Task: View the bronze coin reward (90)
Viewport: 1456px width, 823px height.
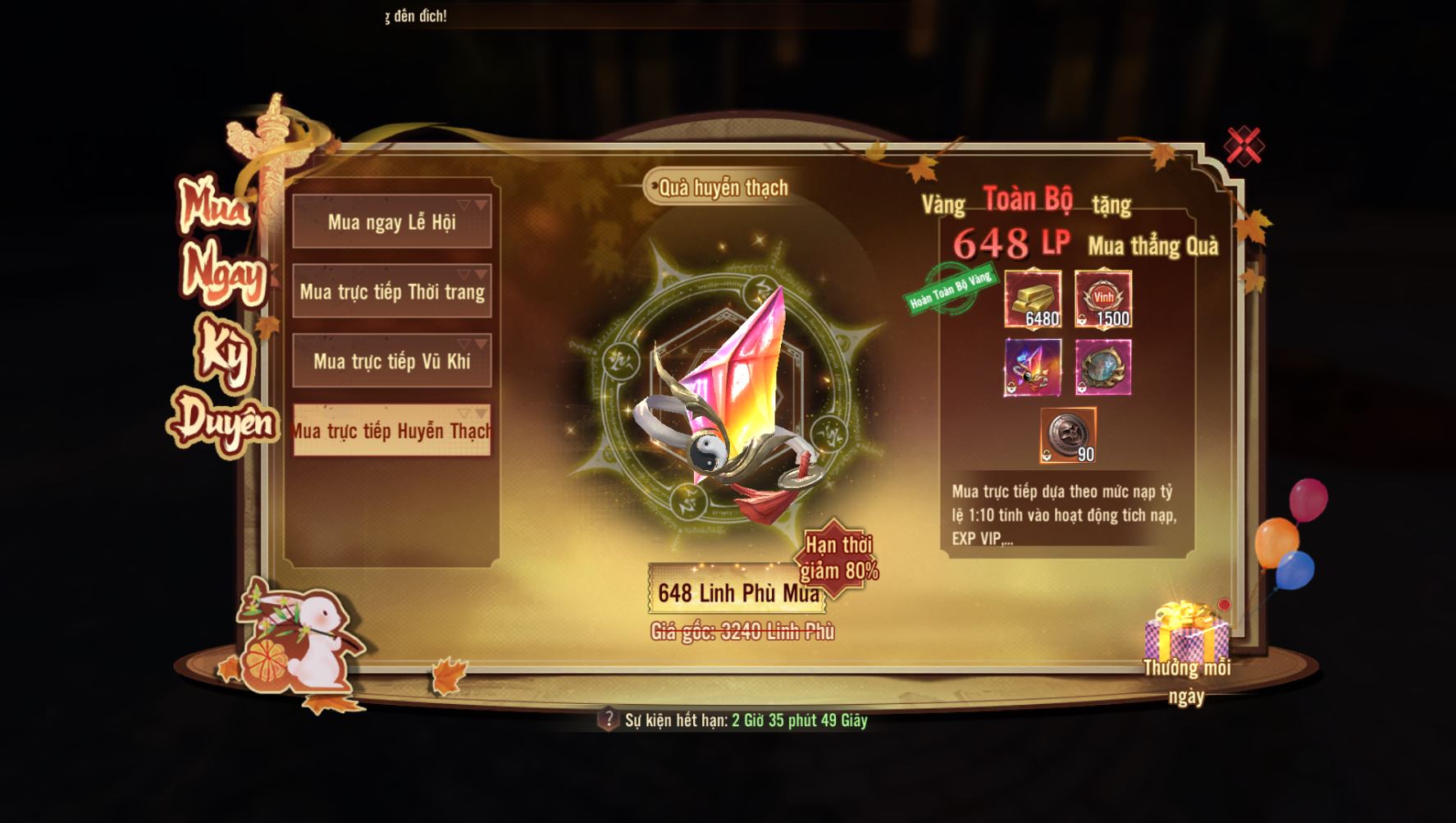Action: click(x=1068, y=436)
